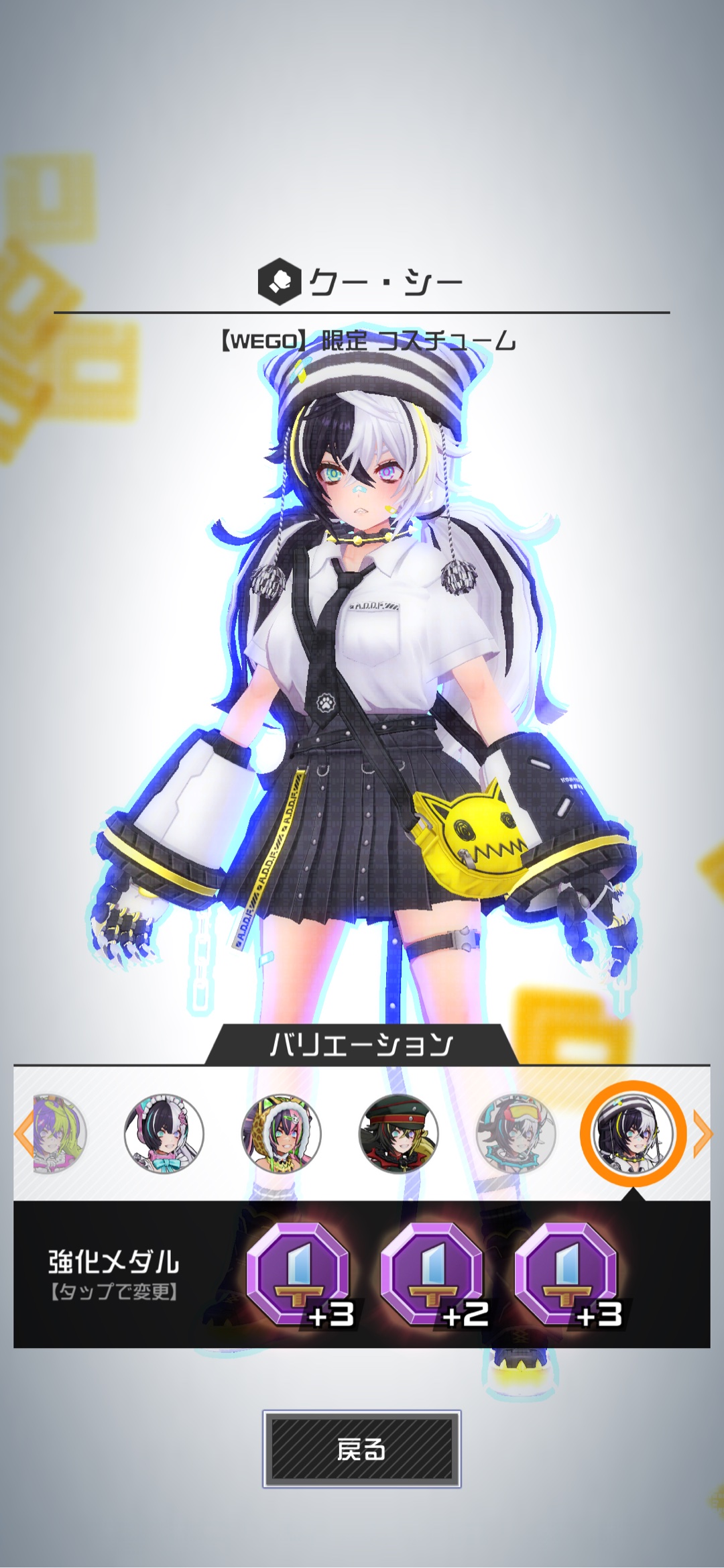Show next variations with the right arrow

coord(702,1133)
